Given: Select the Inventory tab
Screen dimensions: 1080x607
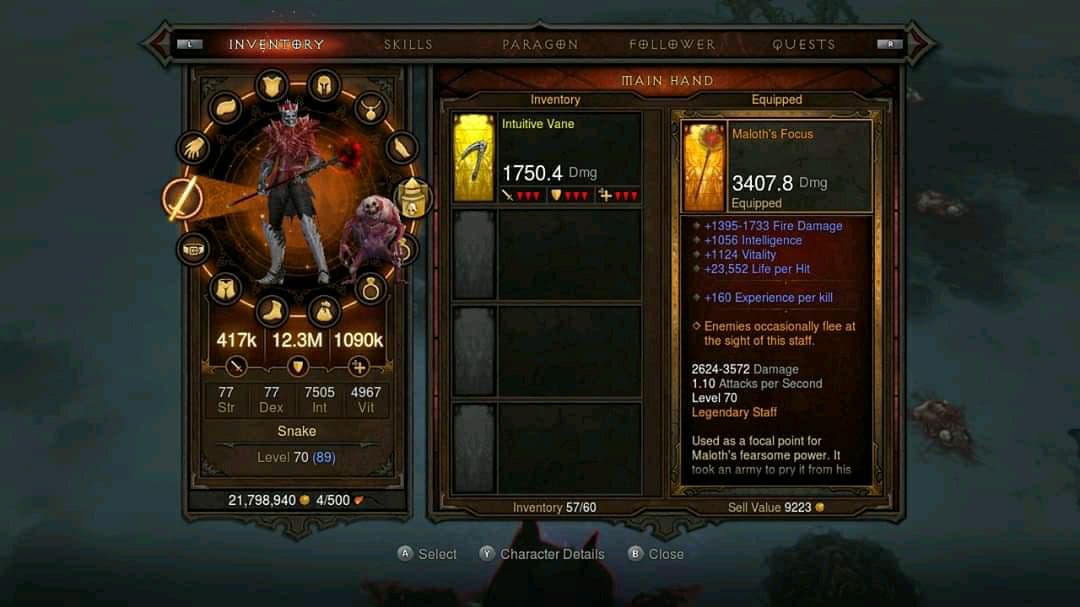Looking at the screenshot, I should click(x=276, y=45).
